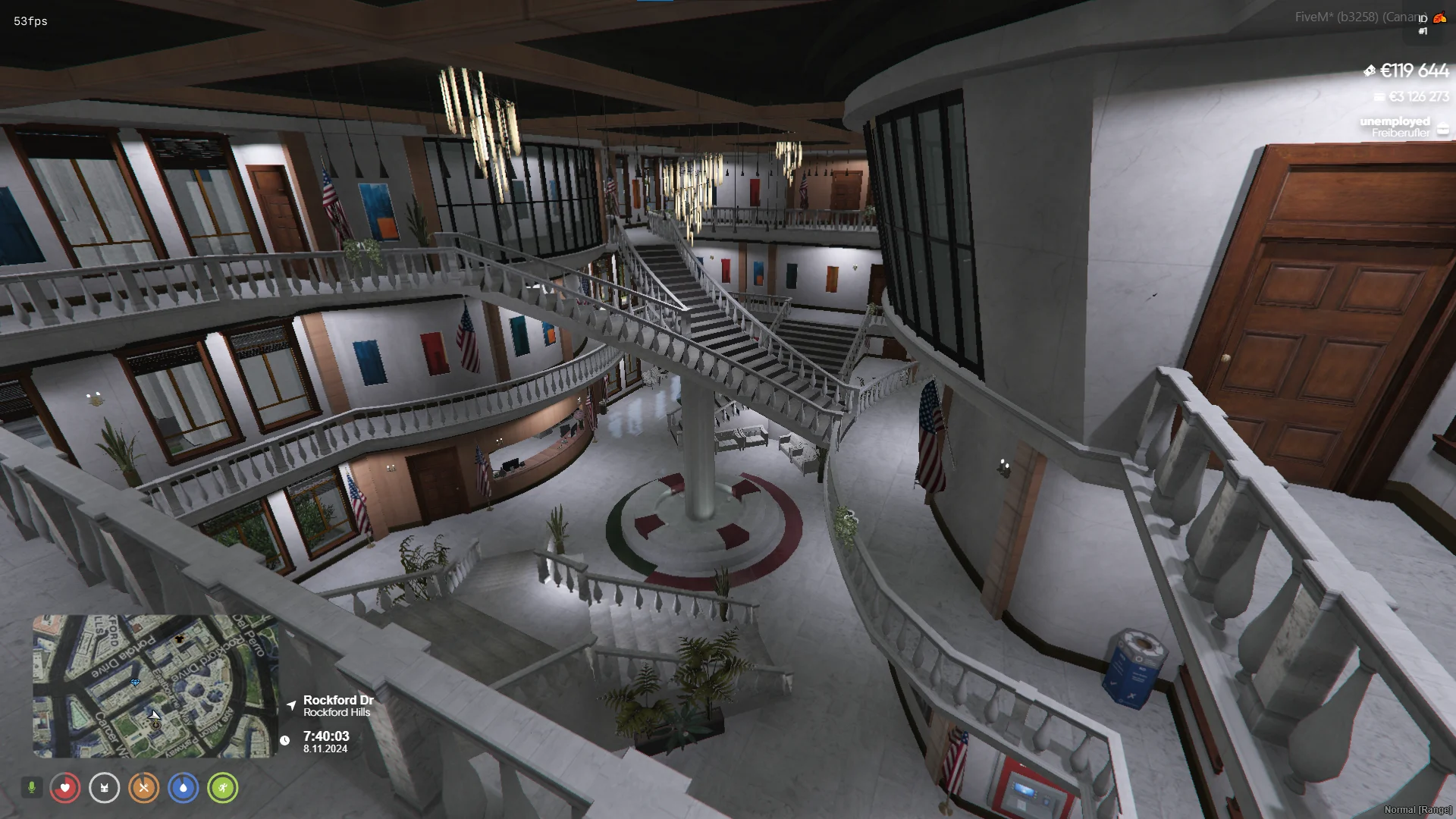The height and width of the screenshot is (819, 1456).
Task: Click the black shirt clothing-store map marker
Action: tap(180, 639)
